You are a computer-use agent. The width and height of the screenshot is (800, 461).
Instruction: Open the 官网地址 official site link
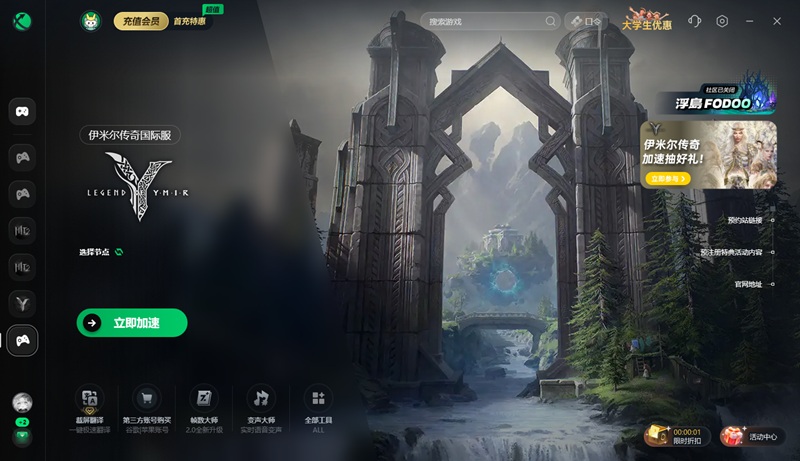pos(748,284)
